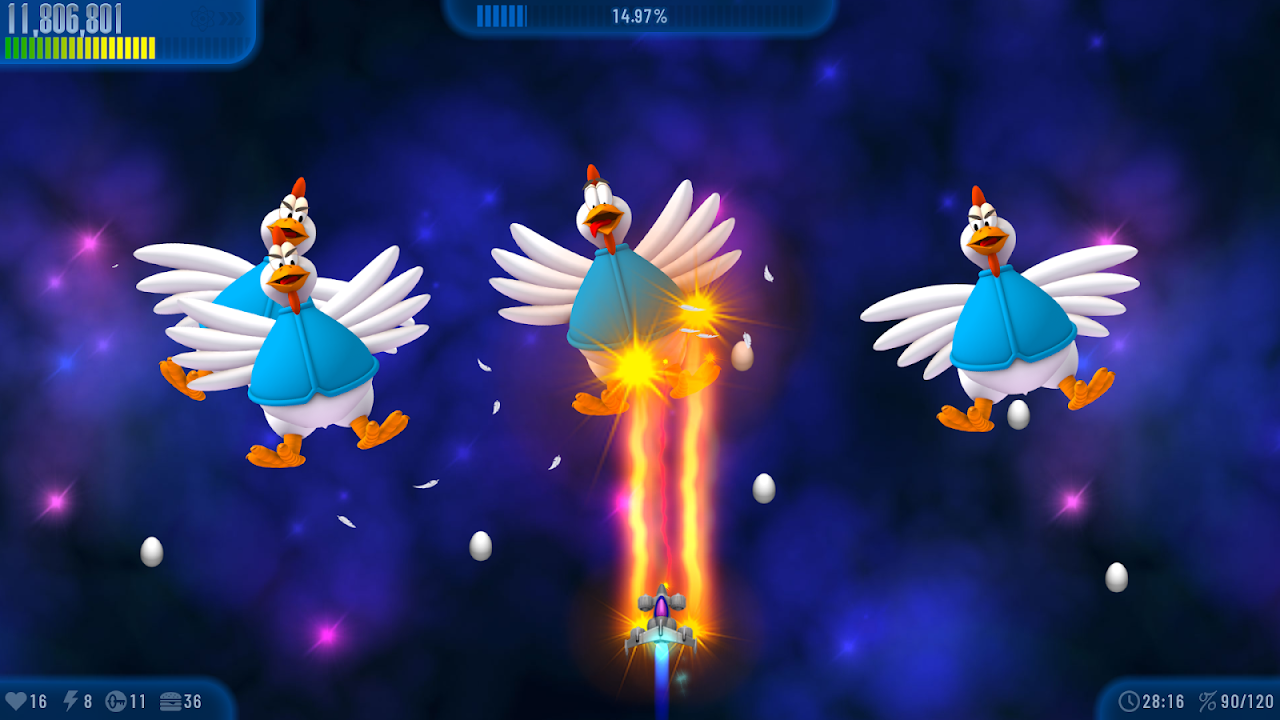
Task: Click the white egg near the bottom left
Action: 150,547
